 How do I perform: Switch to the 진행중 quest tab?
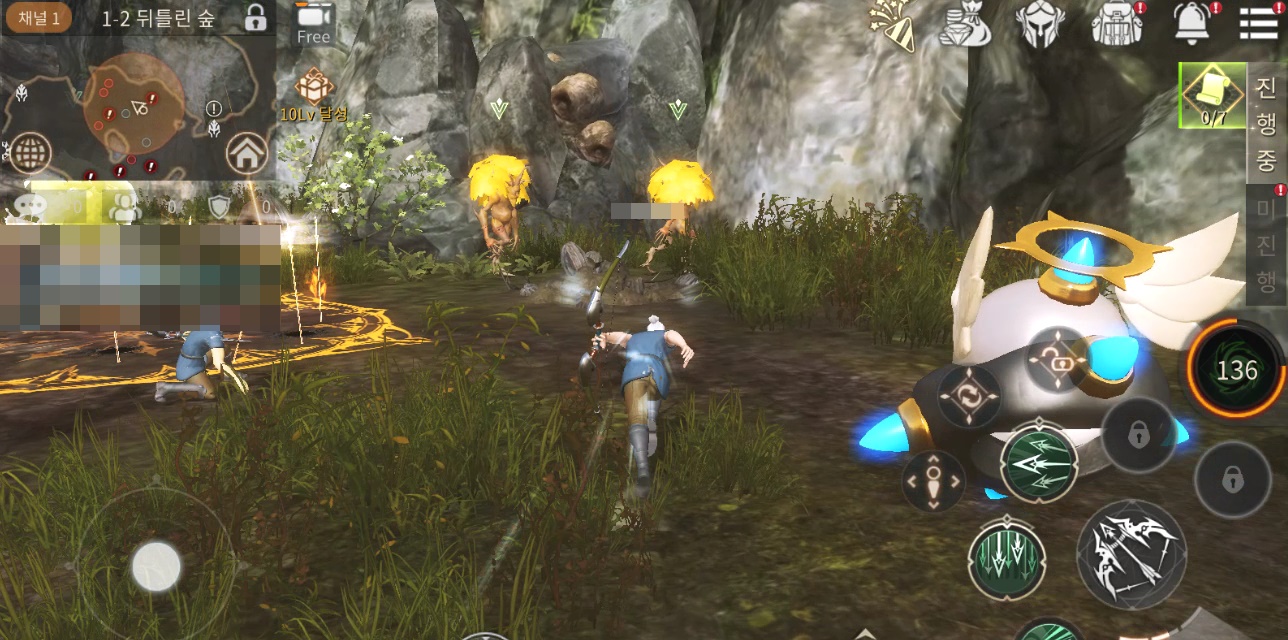coord(1267,122)
